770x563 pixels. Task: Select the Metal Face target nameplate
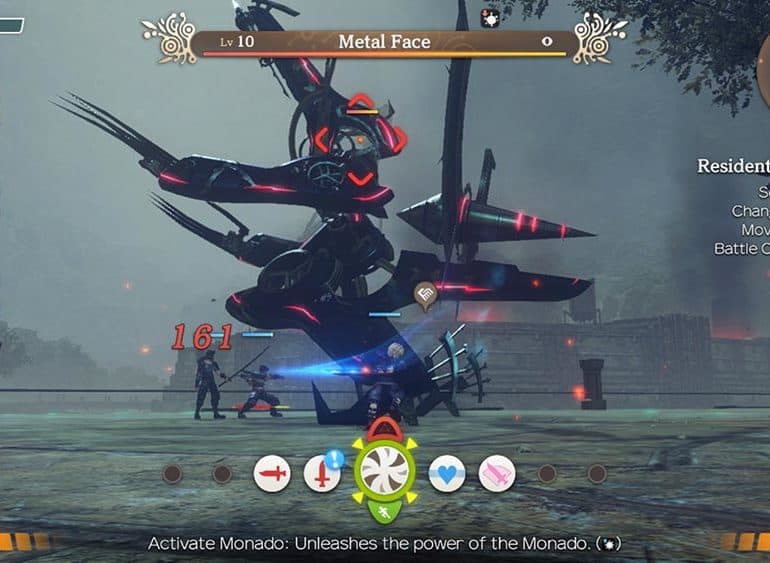point(384,42)
